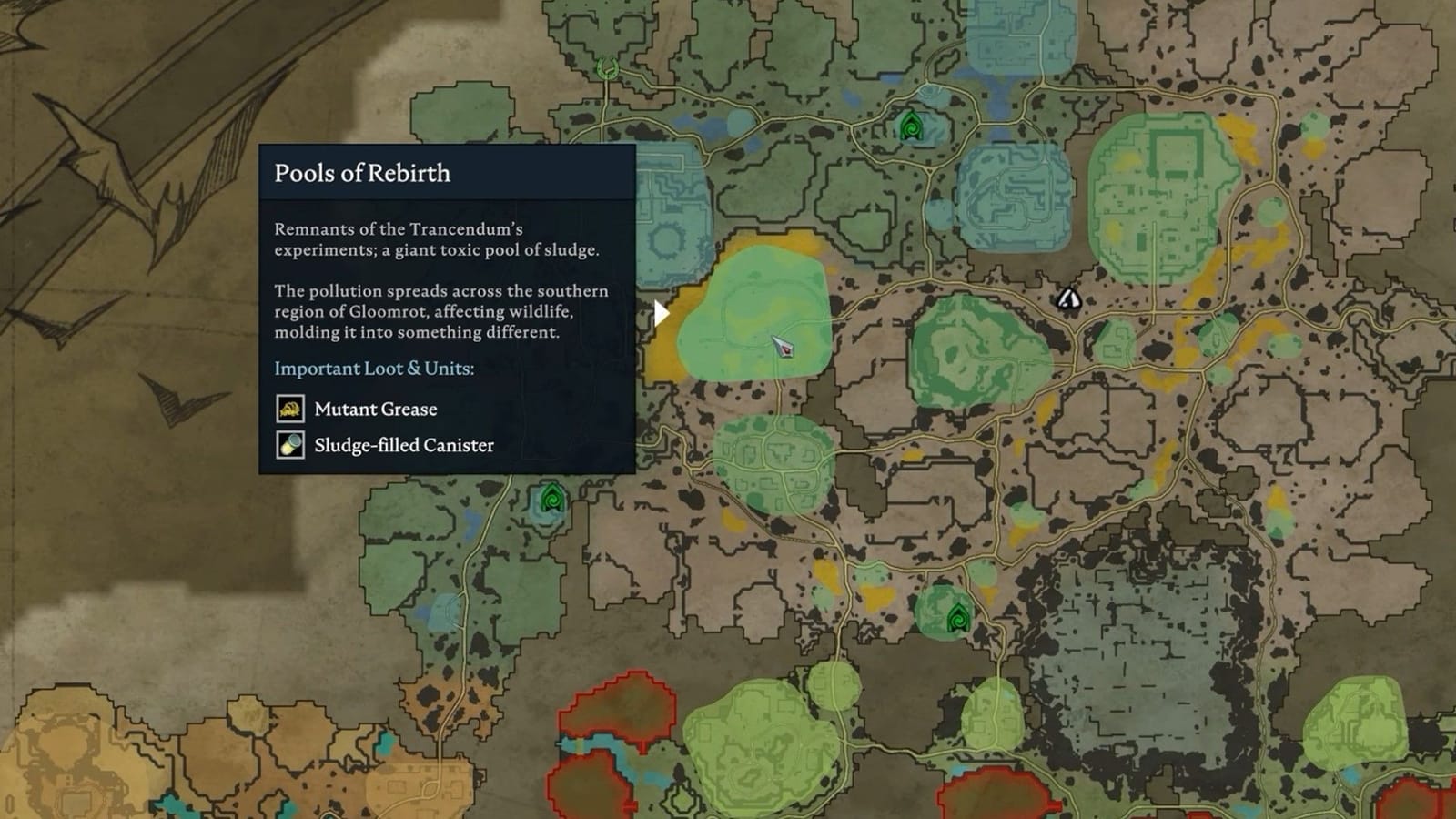
Task: Click the Sludge-filled Canister loot icon
Action: (289, 446)
